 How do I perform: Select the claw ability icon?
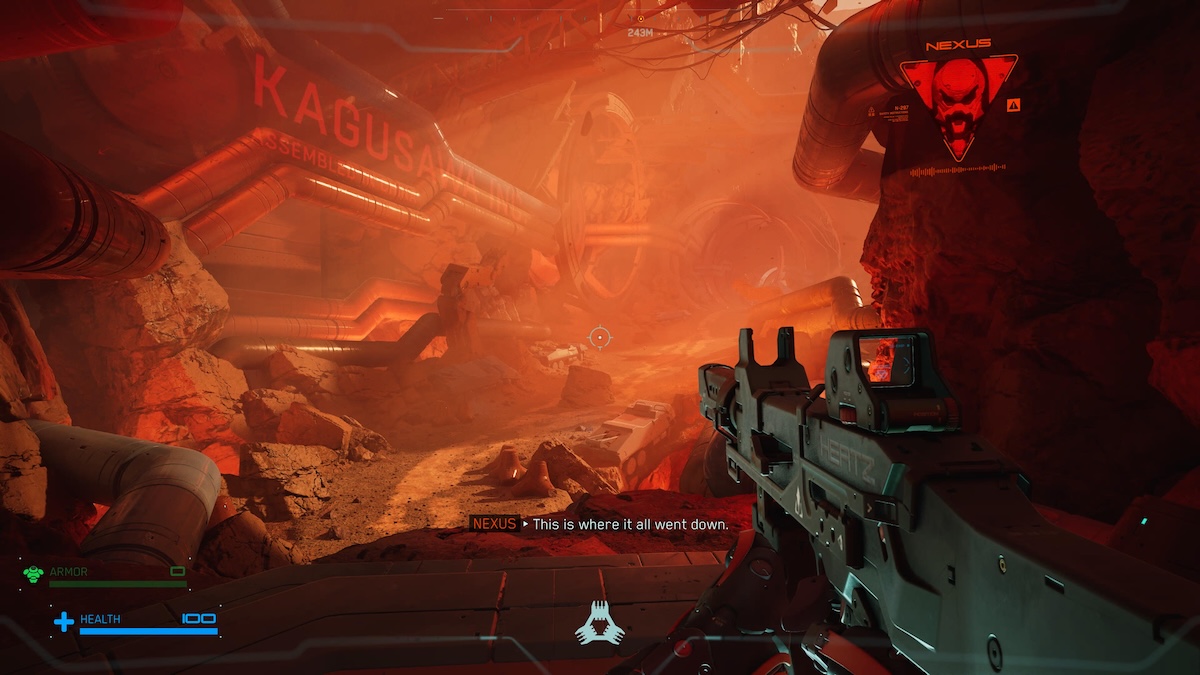click(x=600, y=624)
